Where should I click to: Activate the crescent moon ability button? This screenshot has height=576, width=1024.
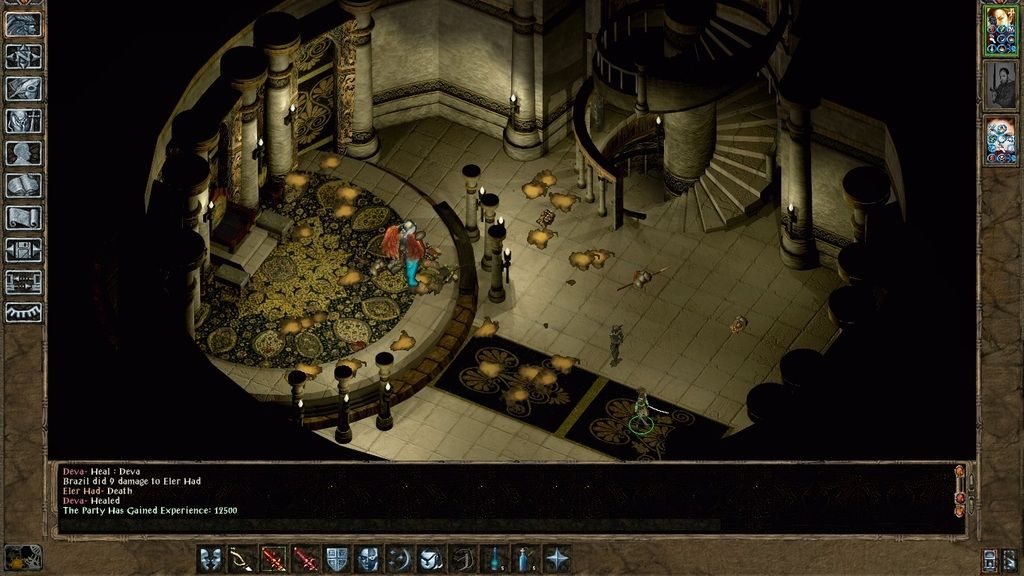click(x=400, y=559)
